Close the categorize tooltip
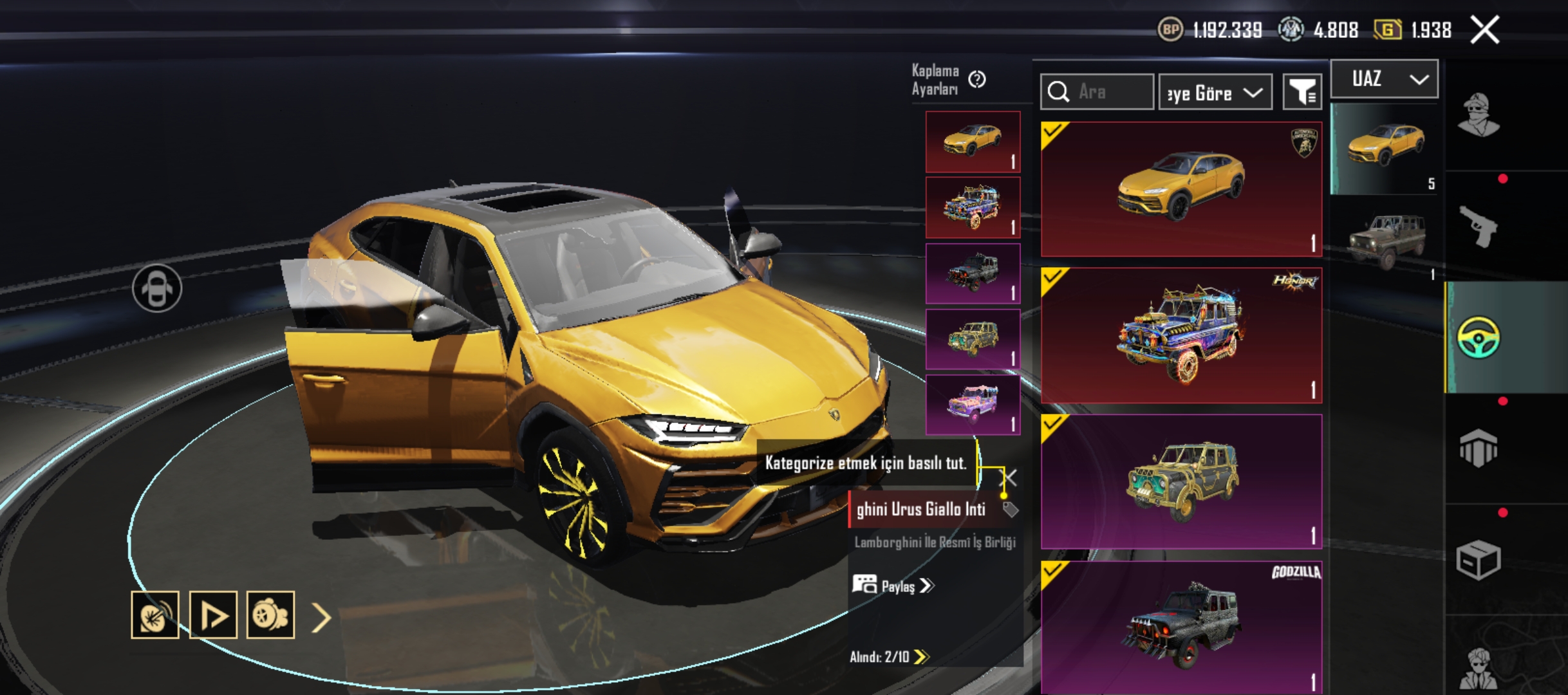1568x695 pixels. [1010, 477]
